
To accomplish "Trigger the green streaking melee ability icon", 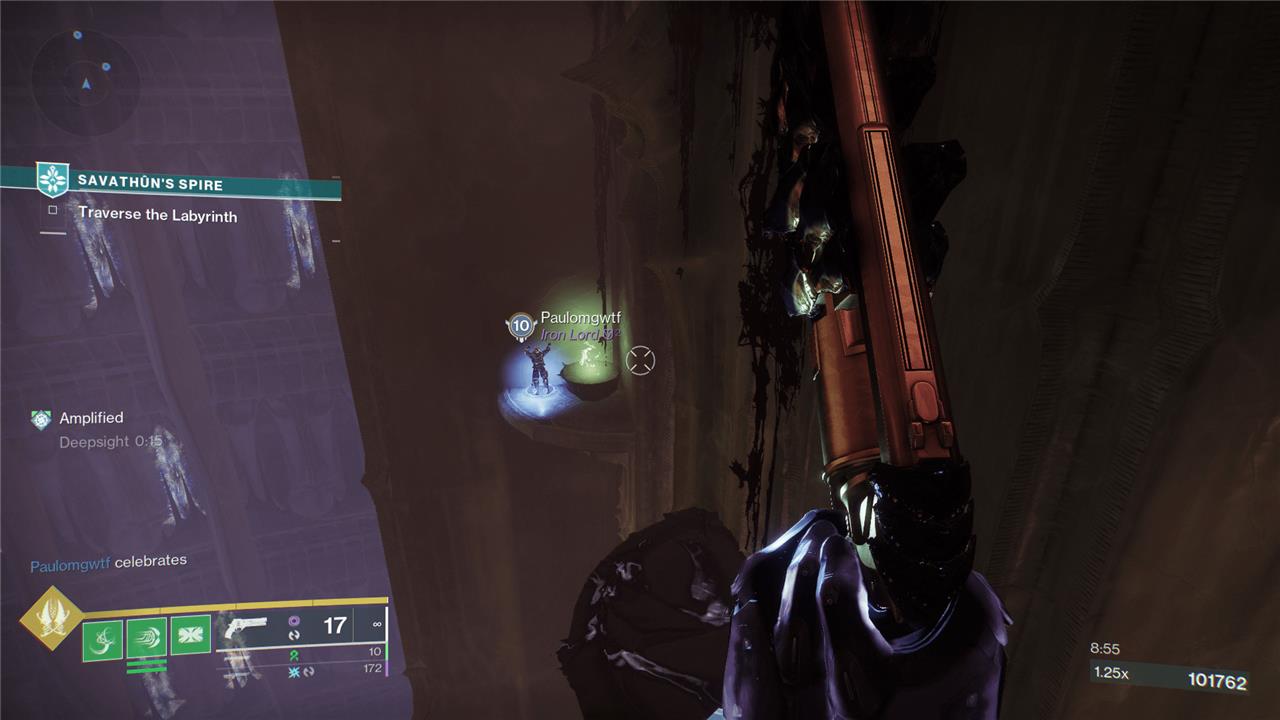I will pos(146,638).
